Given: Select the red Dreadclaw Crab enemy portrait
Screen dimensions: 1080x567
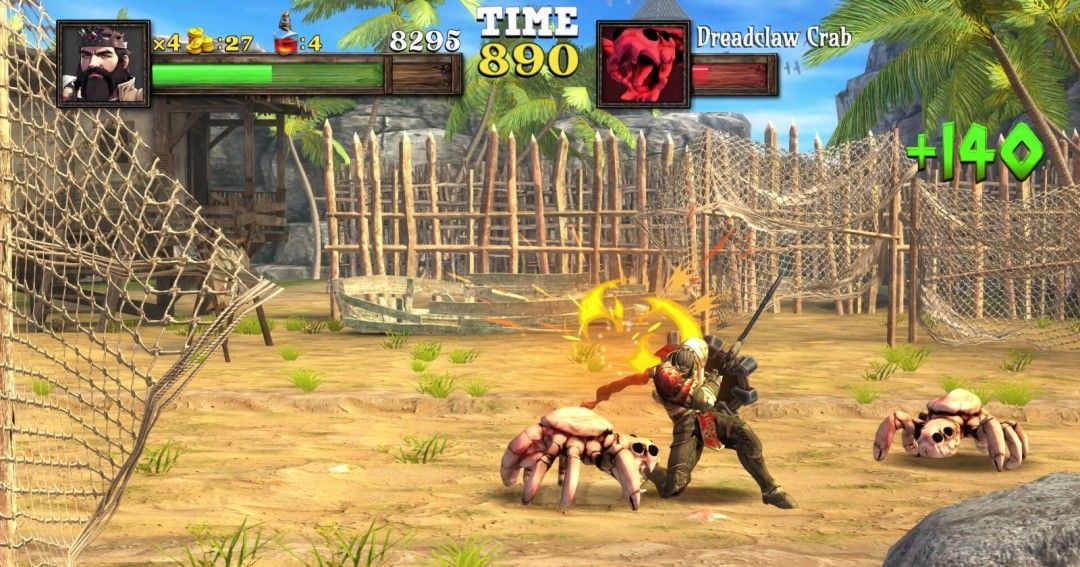Looking at the screenshot, I should (643, 65).
